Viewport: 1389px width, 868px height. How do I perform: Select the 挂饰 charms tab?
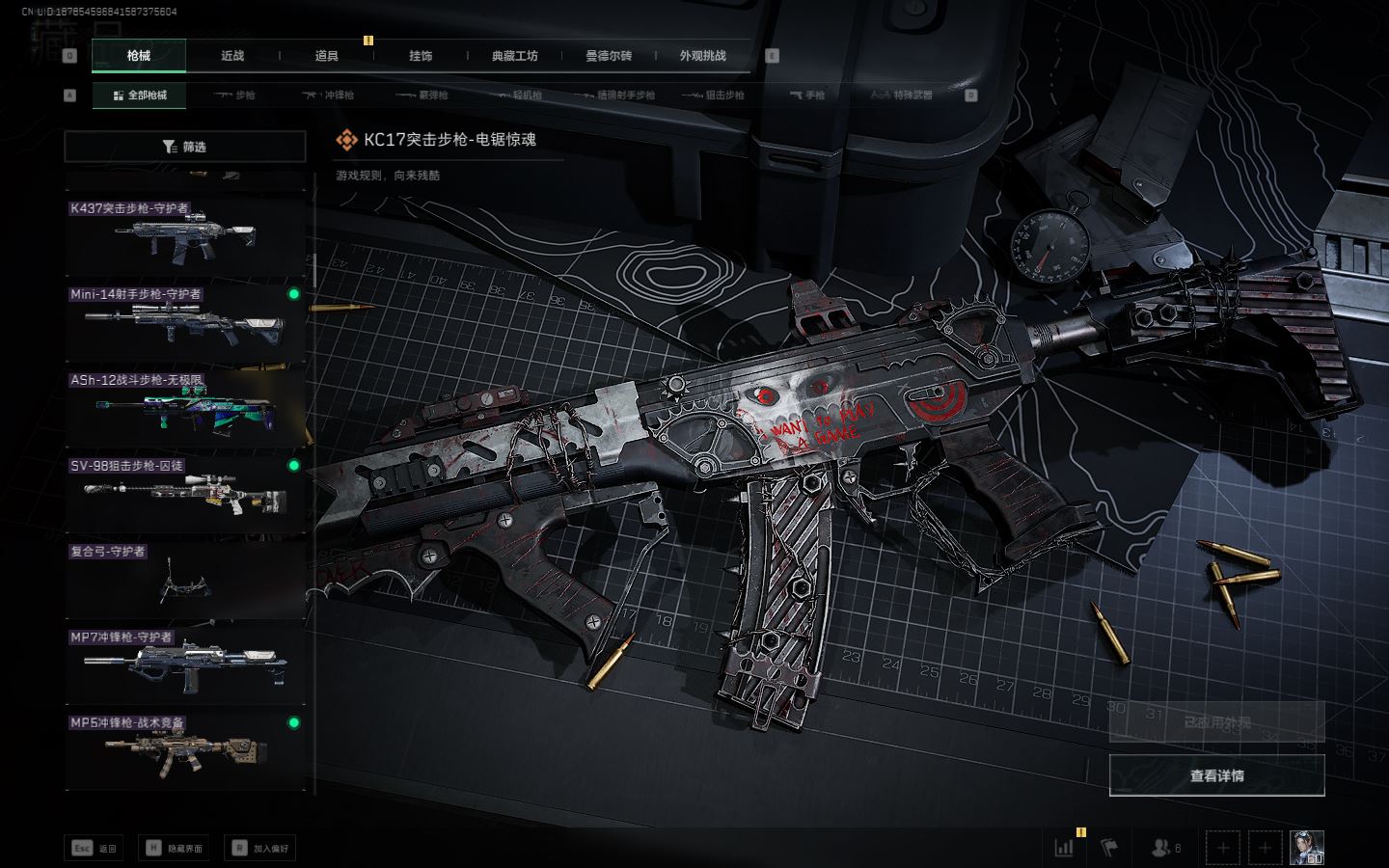pyautogui.click(x=421, y=56)
